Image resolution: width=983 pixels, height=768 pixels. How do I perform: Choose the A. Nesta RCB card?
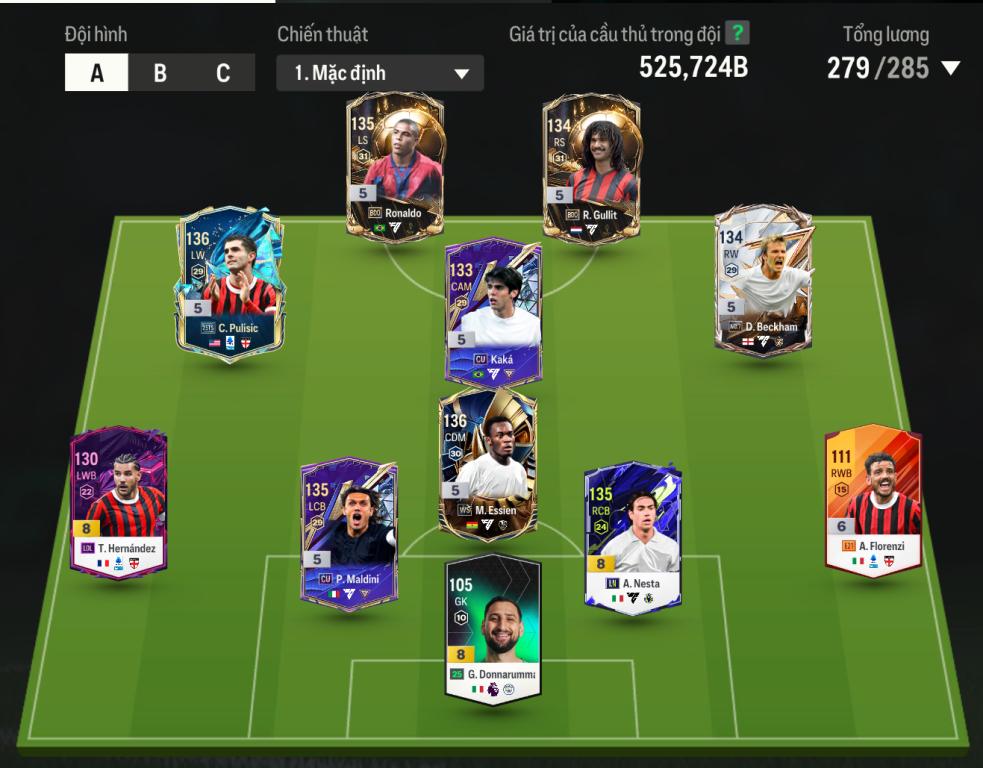click(x=633, y=535)
